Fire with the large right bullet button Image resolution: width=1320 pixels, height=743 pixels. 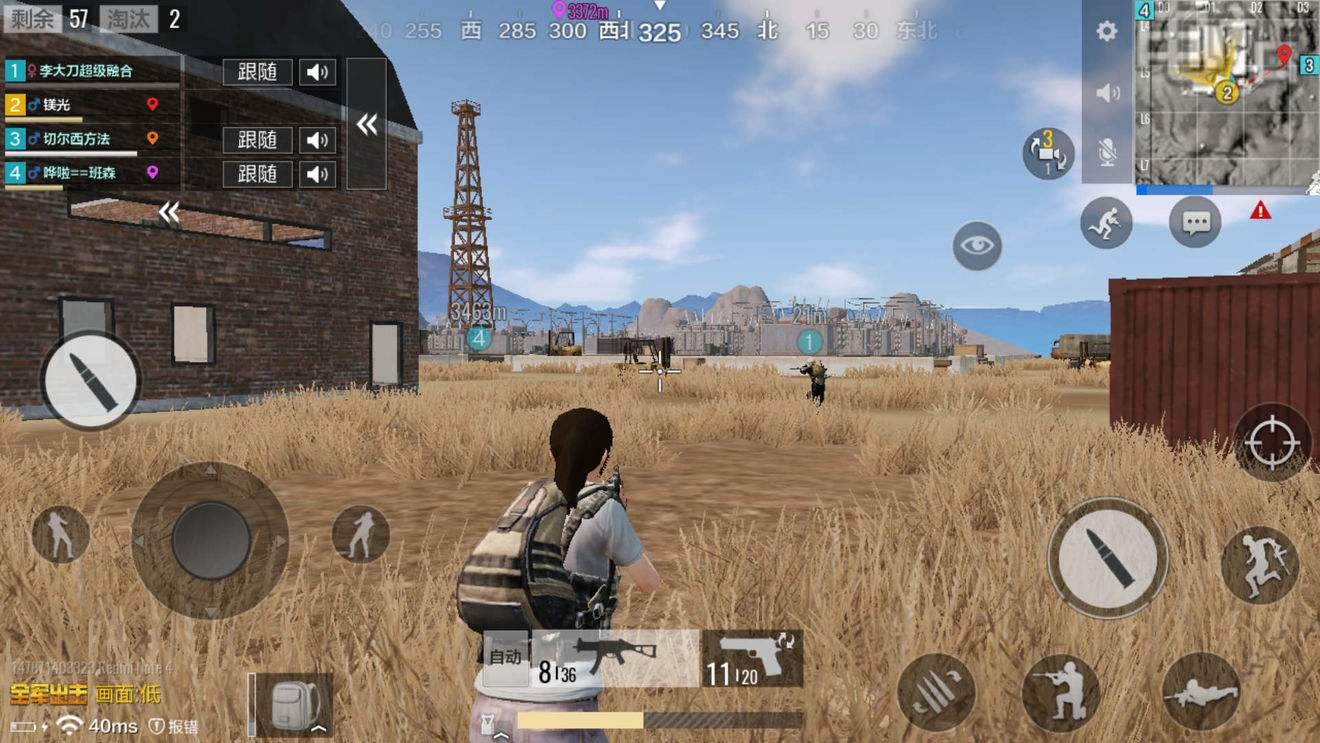1107,557
